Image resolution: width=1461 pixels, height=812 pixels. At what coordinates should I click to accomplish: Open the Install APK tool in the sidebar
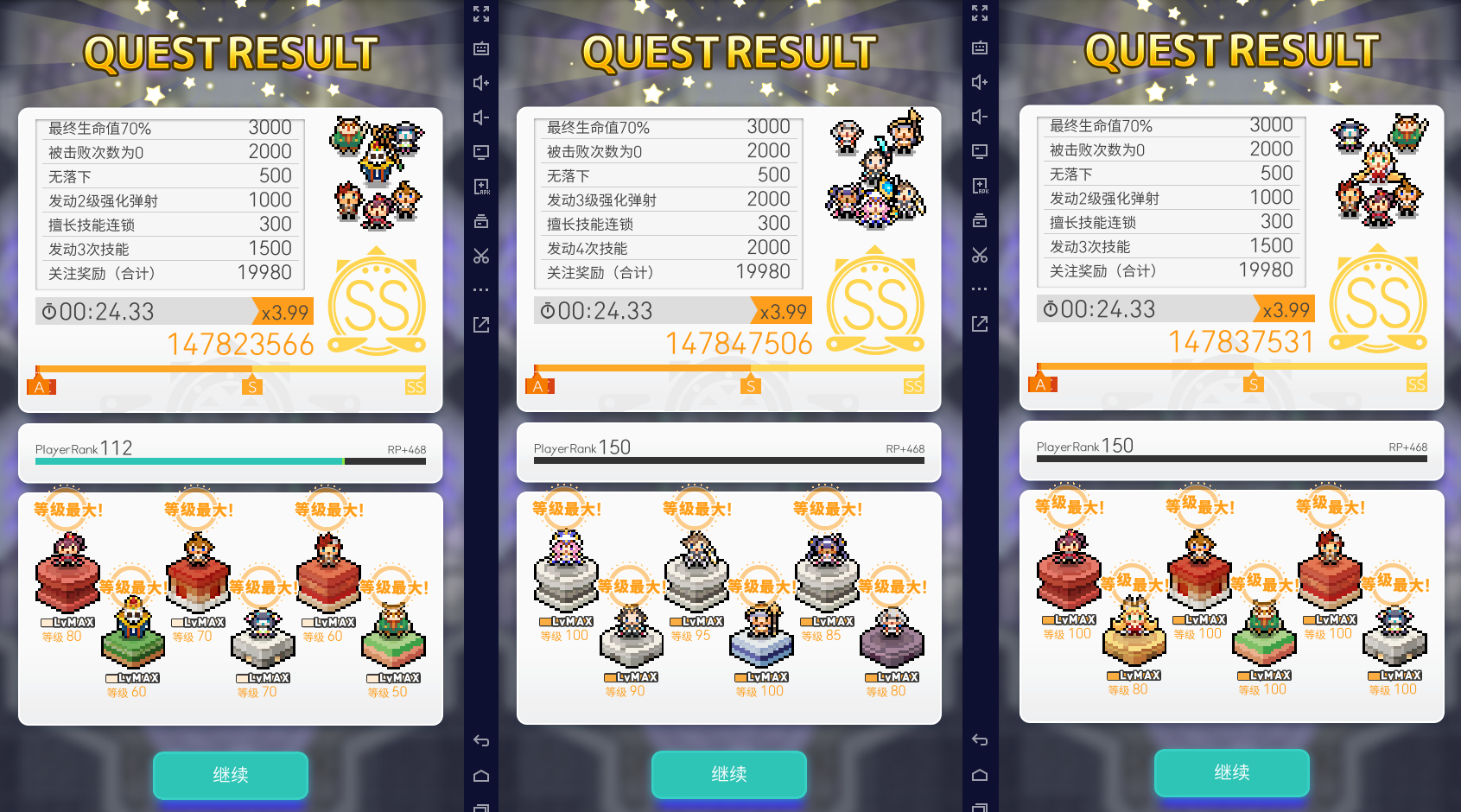click(x=482, y=185)
